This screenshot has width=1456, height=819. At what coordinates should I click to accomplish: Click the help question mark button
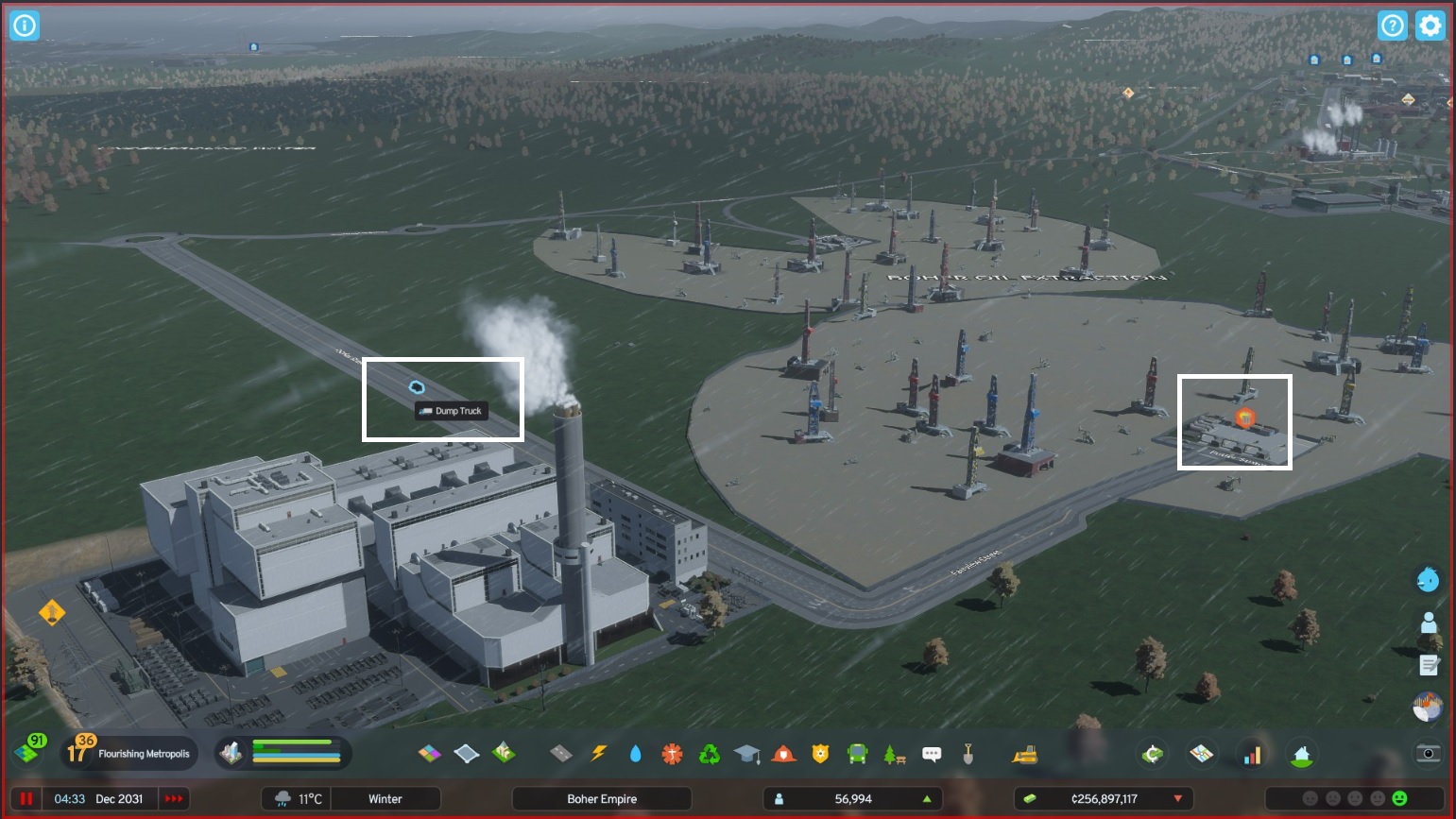pyautogui.click(x=1393, y=26)
